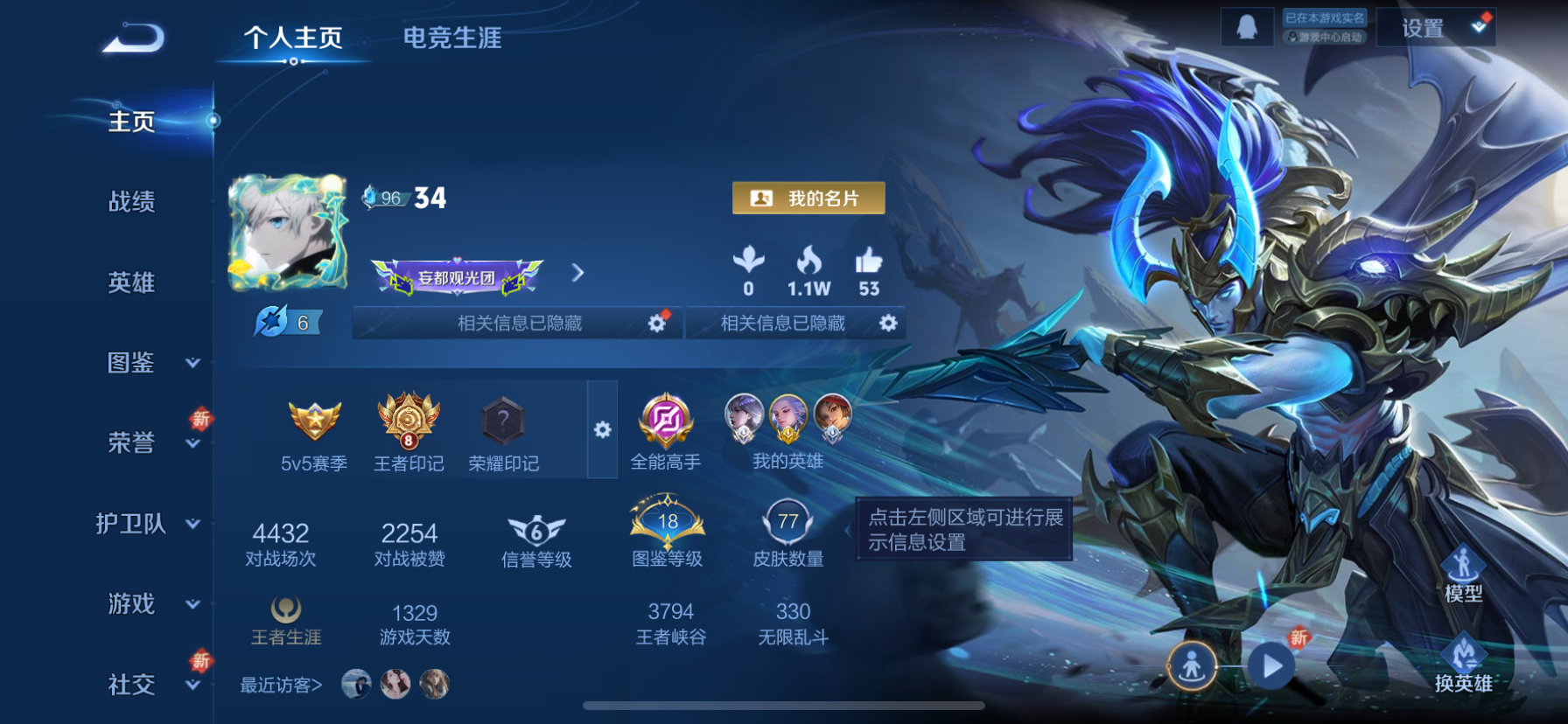Viewport: 1568px width, 724px height.
Task: Open the gear on first 相关信息已隐藏 panel
Action: pos(657,323)
